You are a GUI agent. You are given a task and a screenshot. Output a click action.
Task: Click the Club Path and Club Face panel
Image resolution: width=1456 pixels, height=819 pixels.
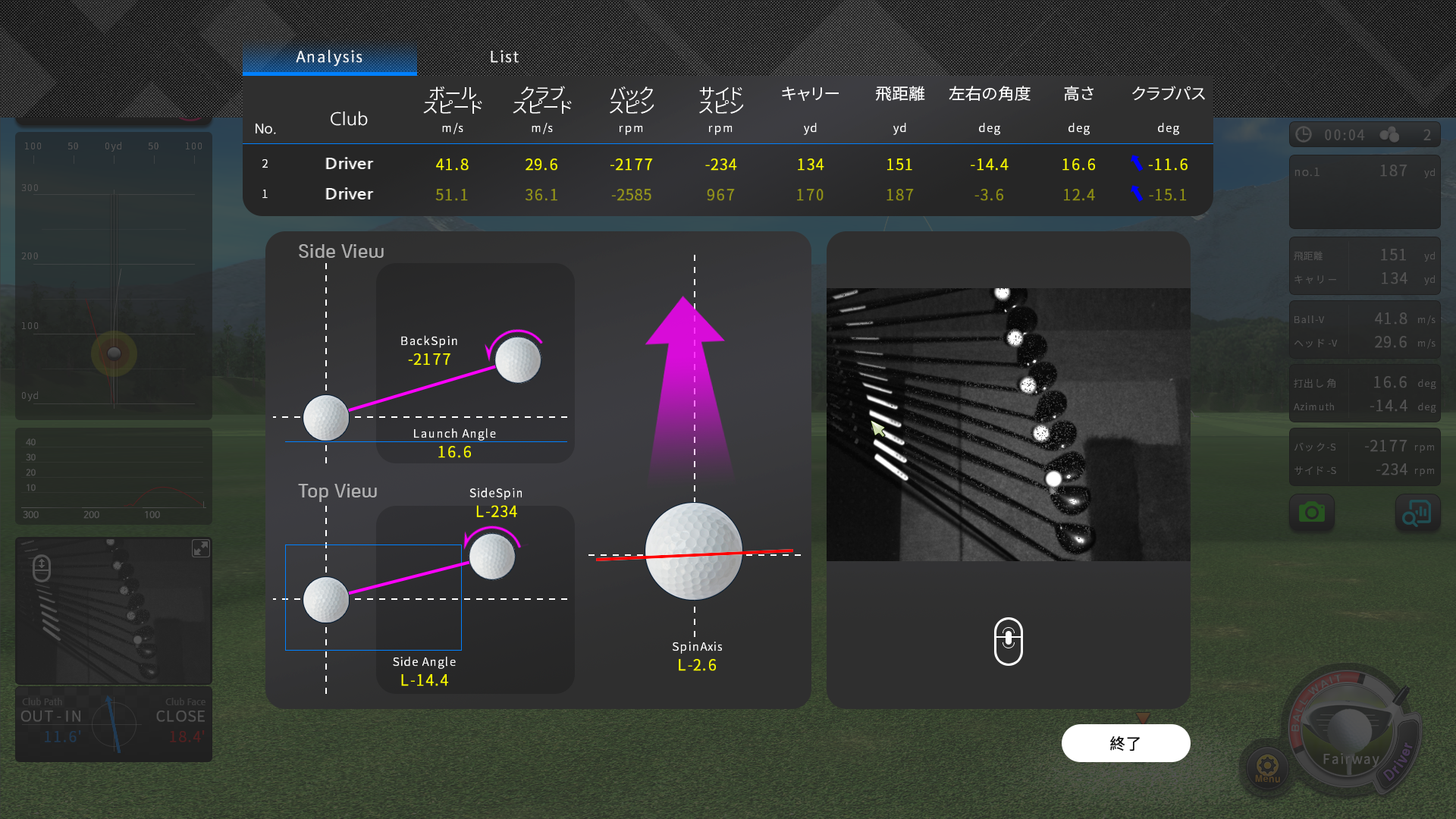(x=114, y=724)
